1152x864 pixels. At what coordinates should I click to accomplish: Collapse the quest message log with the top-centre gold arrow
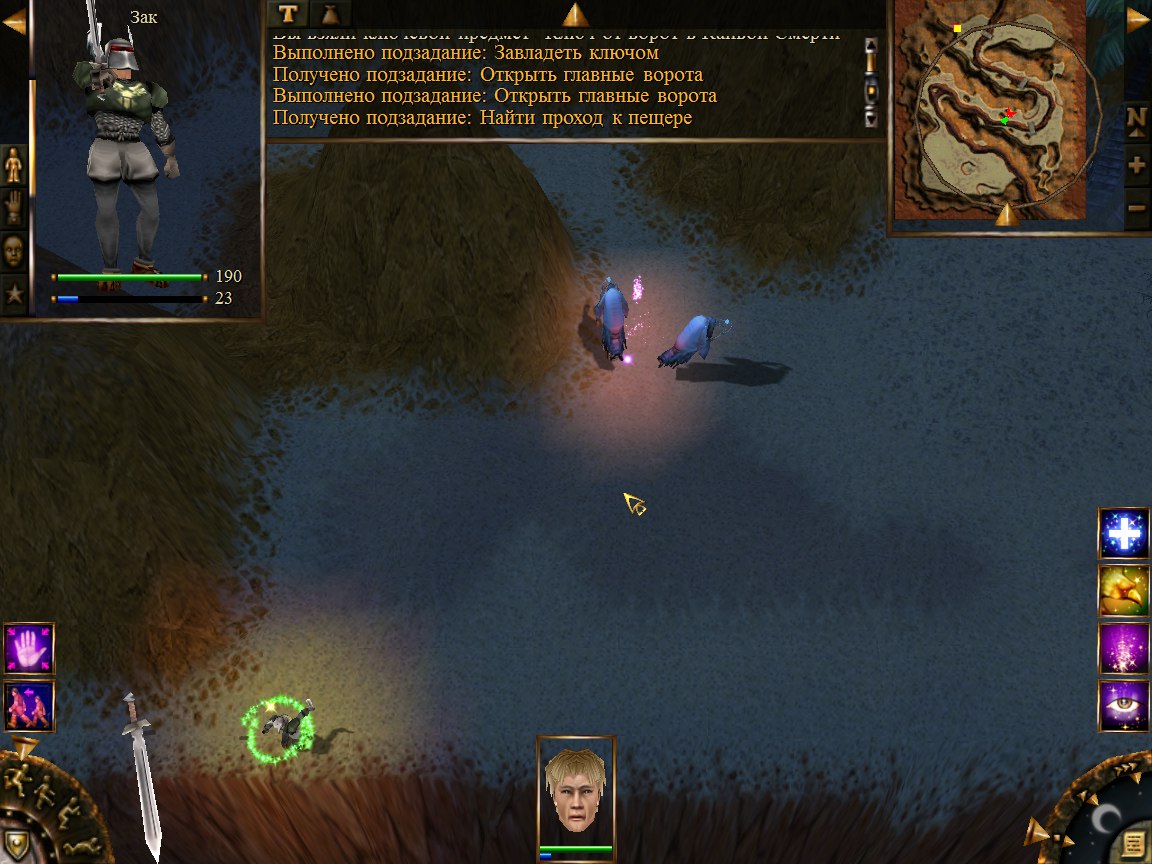click(x=575, y=14)
